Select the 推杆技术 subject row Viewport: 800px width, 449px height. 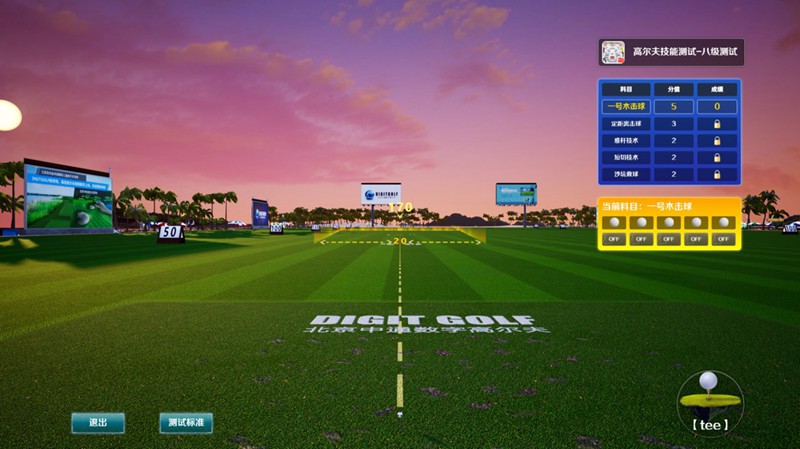pyautogui.click(x=627, y=141)
